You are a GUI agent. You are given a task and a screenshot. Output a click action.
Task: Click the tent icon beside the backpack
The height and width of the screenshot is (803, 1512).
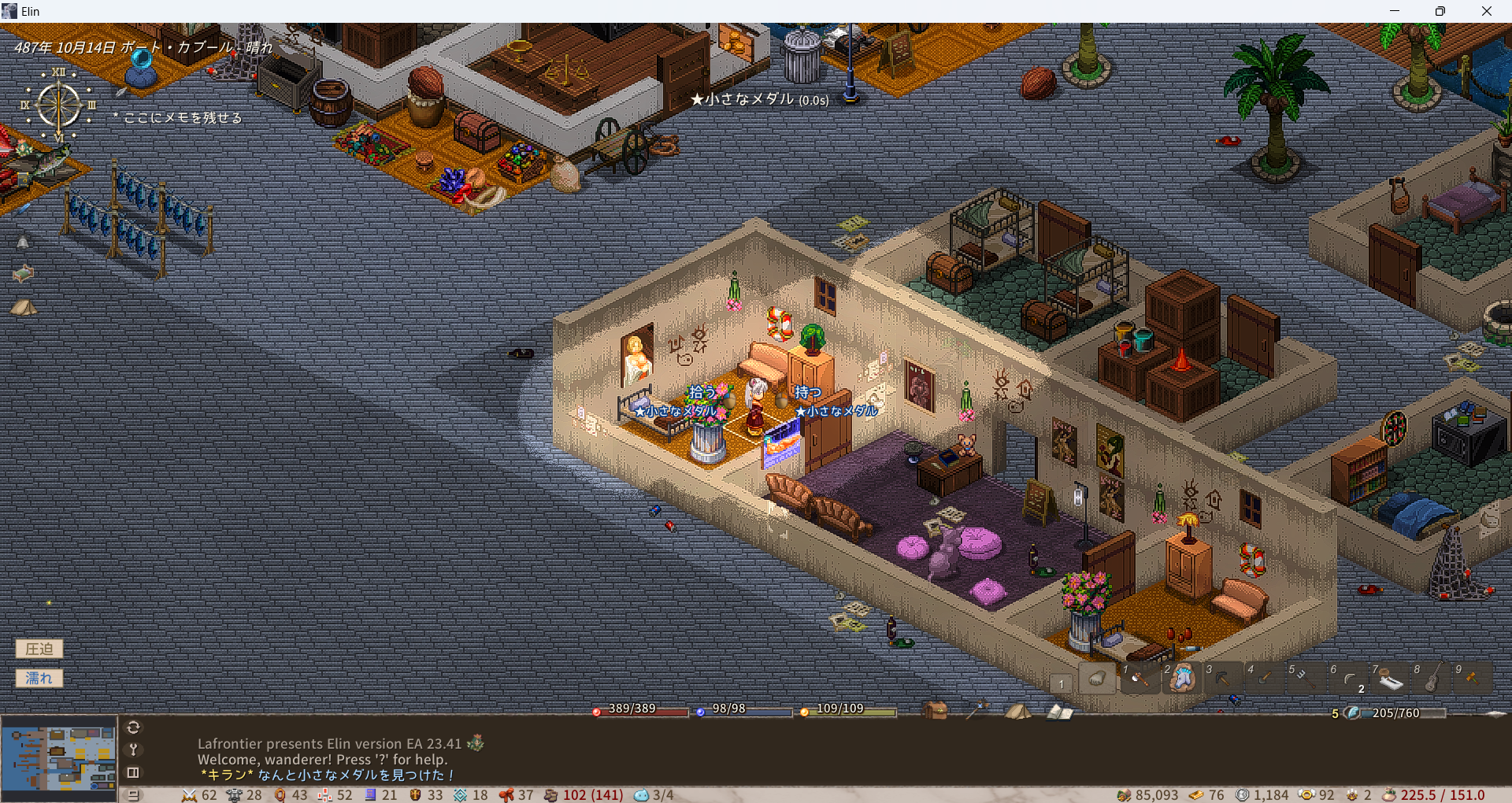point(1017,711)
